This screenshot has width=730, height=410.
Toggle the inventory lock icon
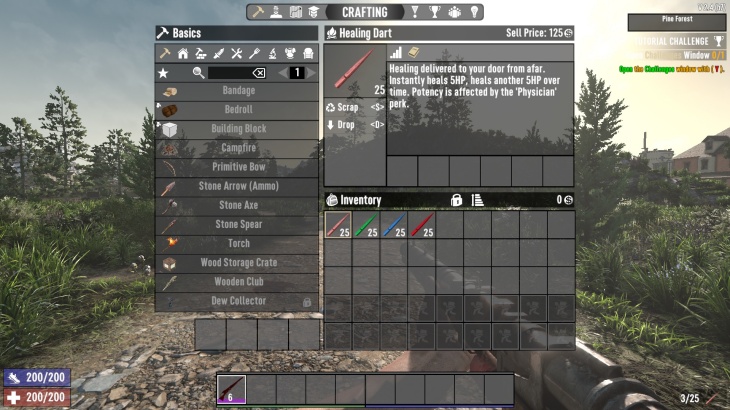pos(456,200)
